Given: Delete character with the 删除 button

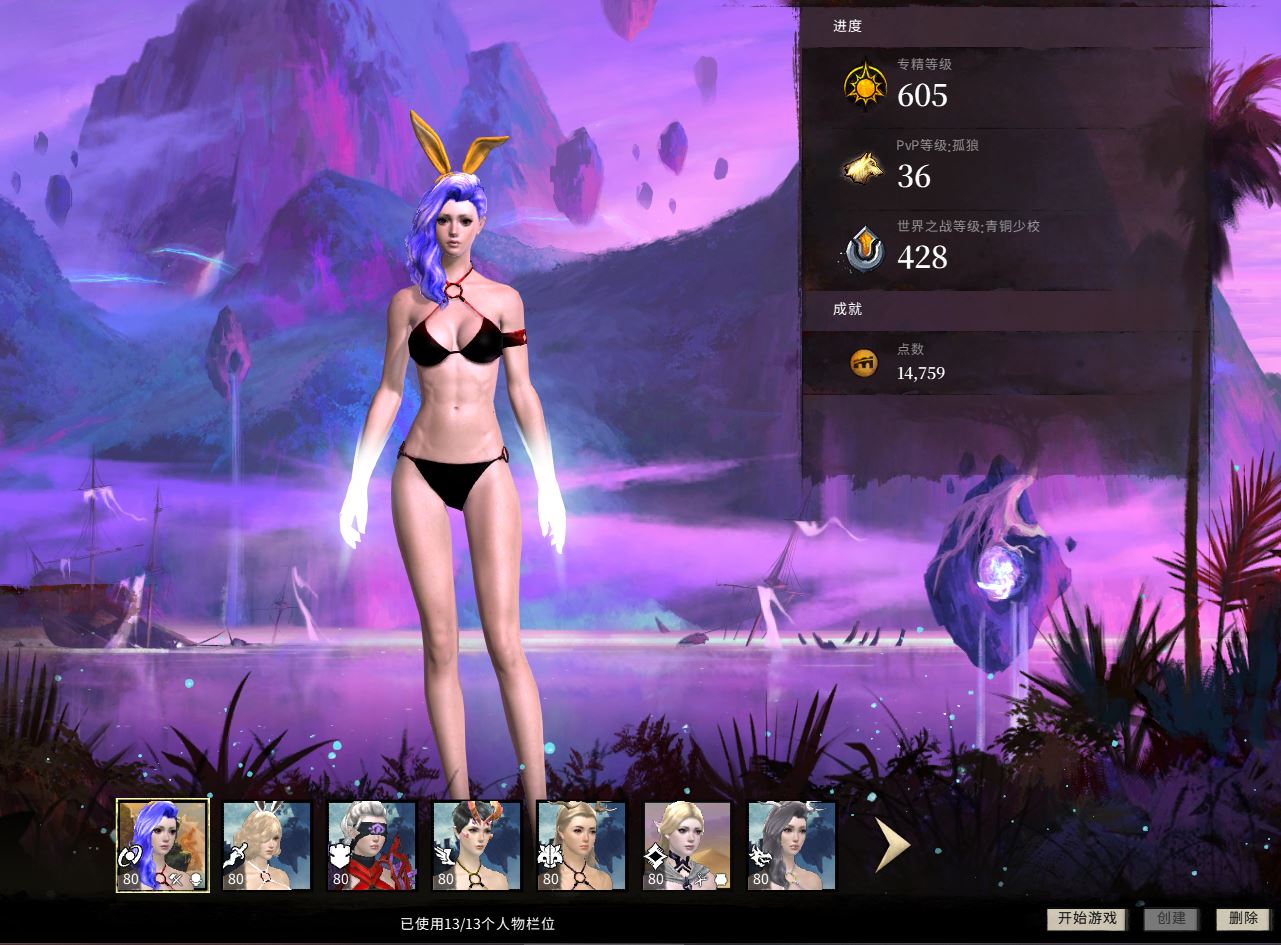Looking at the screenshot, I should pyautogui.click(x=1243, y=919).
